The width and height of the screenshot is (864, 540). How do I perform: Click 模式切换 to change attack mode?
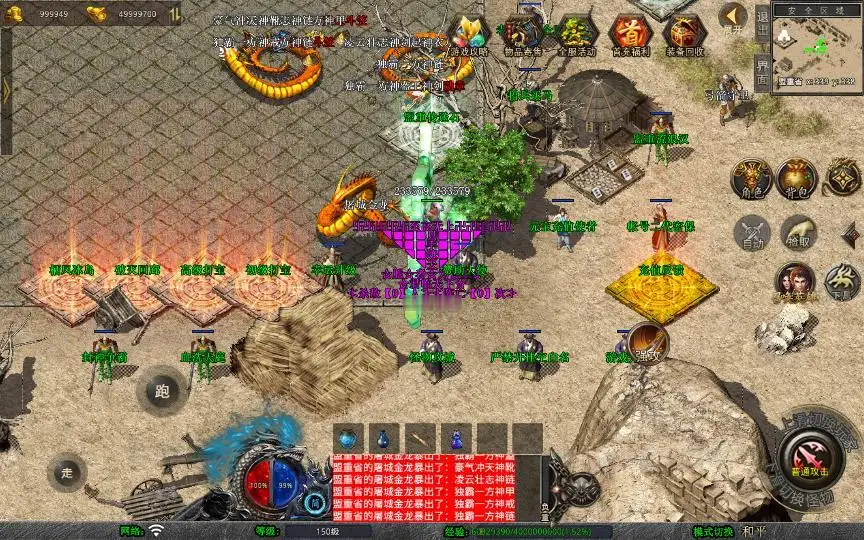tap(713, 531)
